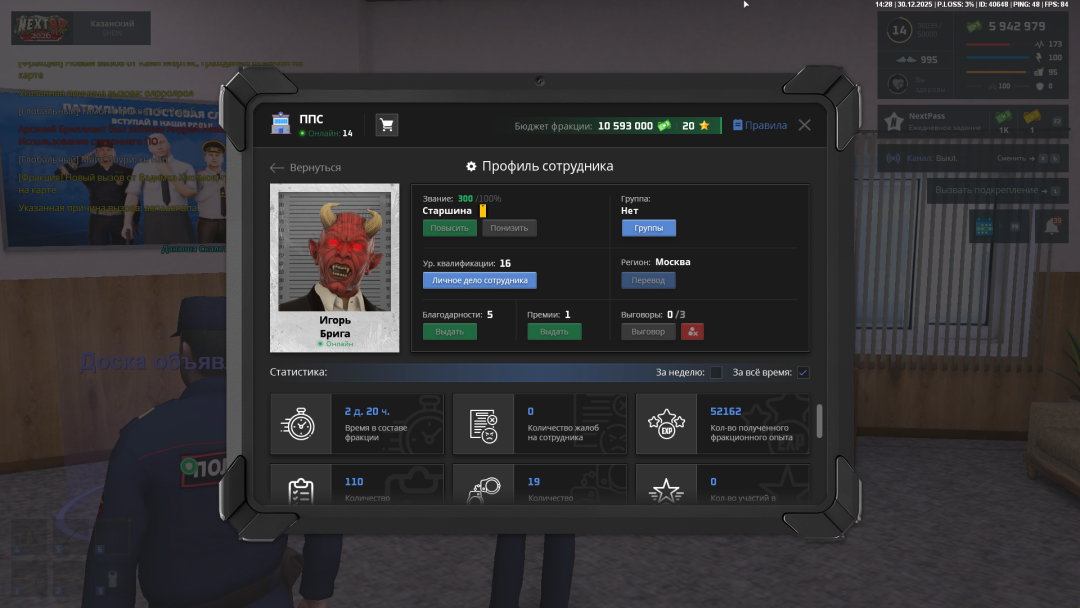This screenshot has height=608, width=1080.
Task: Toggle the За неделю statistics checkbox
Action: [x=716, y=373]
